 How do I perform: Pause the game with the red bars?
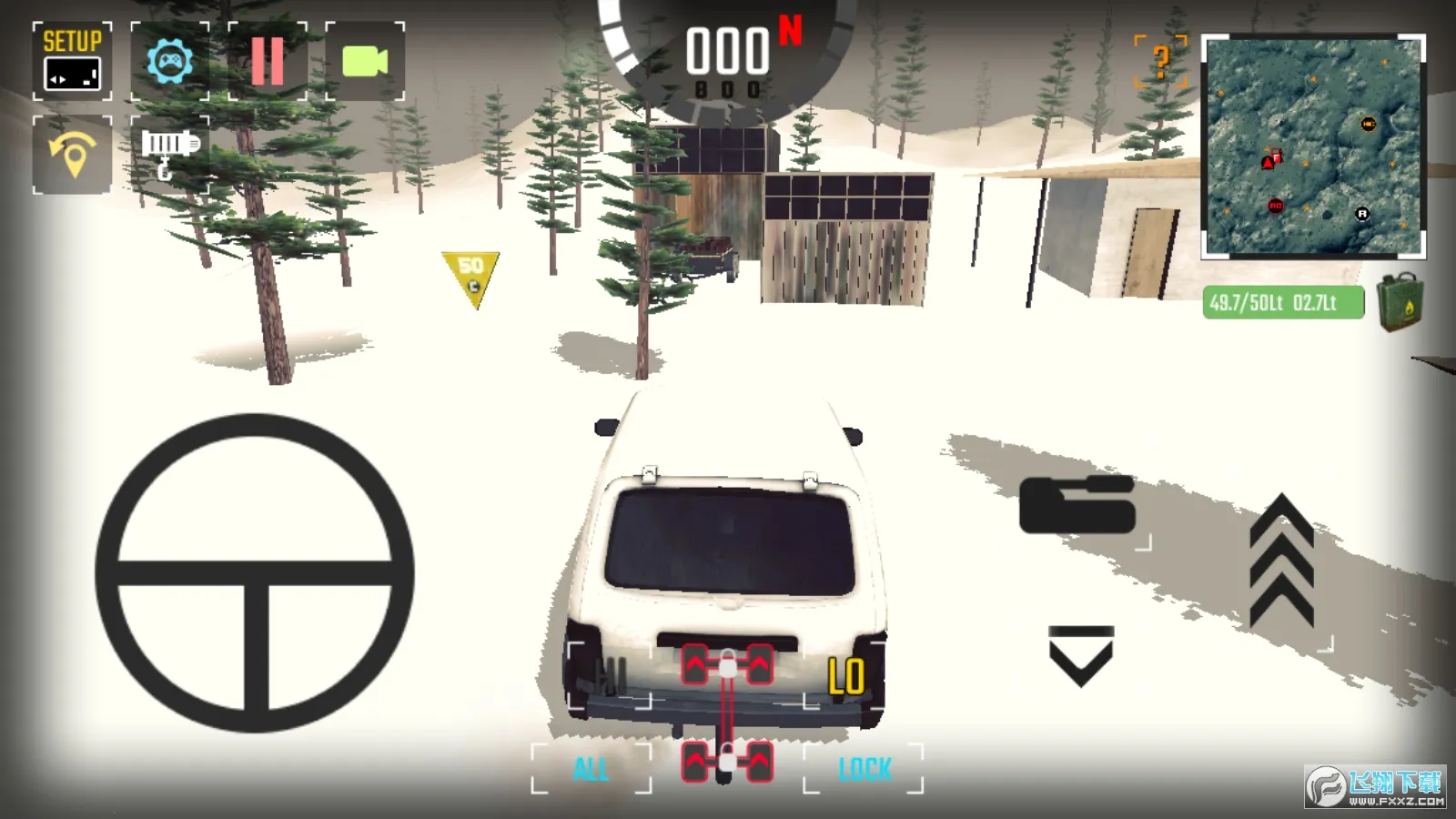[268, 61]
